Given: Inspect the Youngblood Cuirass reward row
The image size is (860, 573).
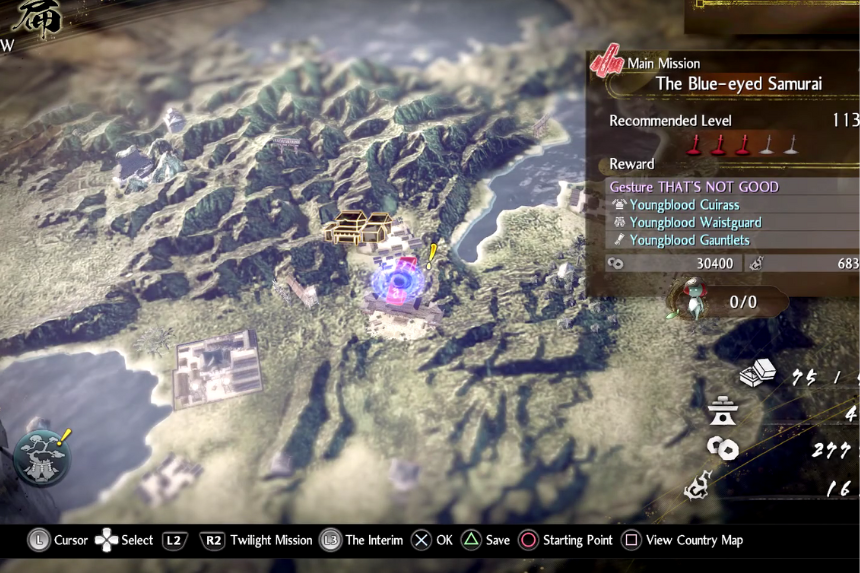Looking at the screenshot, I should point(684,205).
